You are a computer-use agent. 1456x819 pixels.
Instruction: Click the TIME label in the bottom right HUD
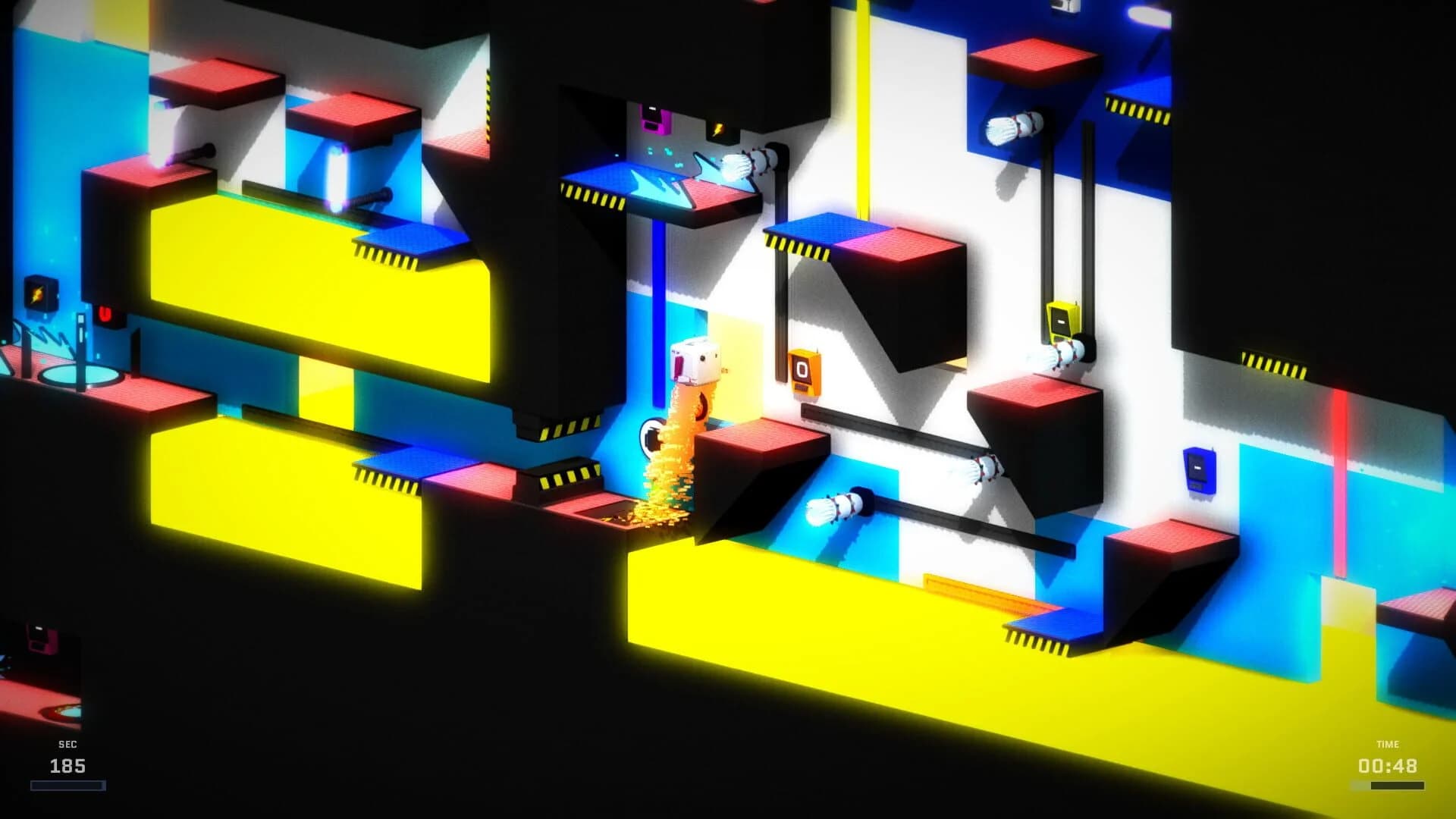1387,744
